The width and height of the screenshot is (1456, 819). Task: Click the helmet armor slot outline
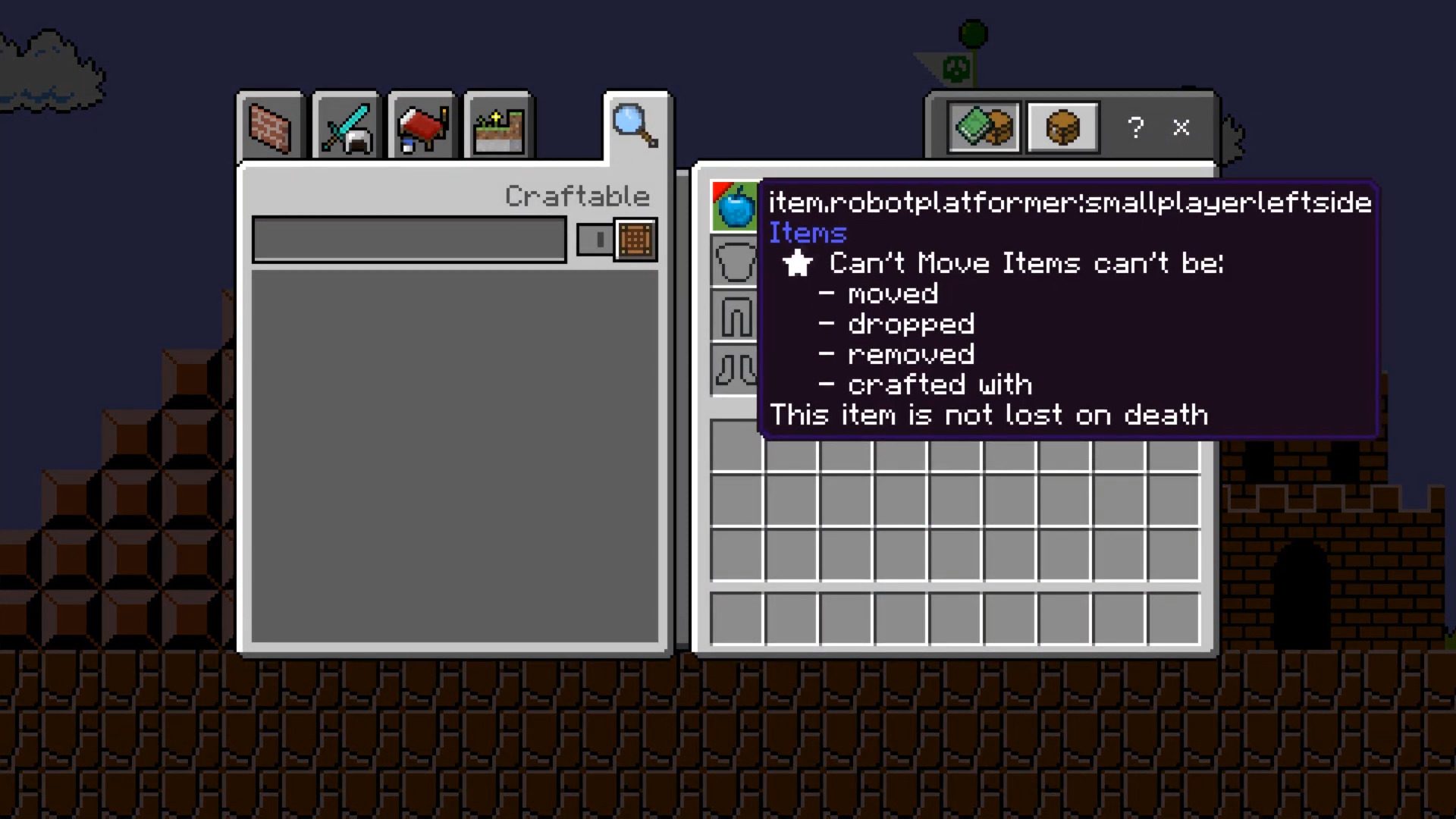point(734,258)
